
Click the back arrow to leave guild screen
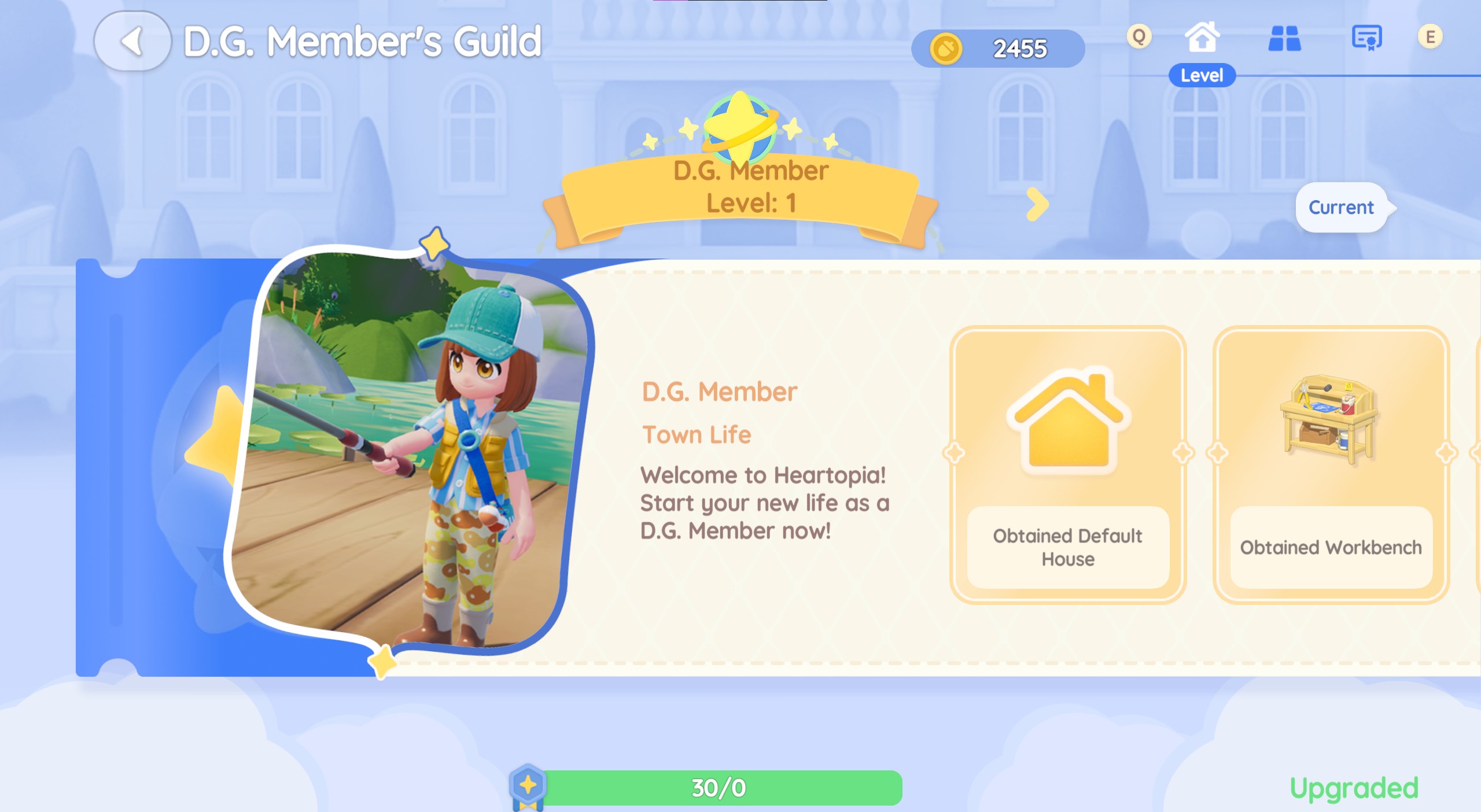(x=133, y=43)
